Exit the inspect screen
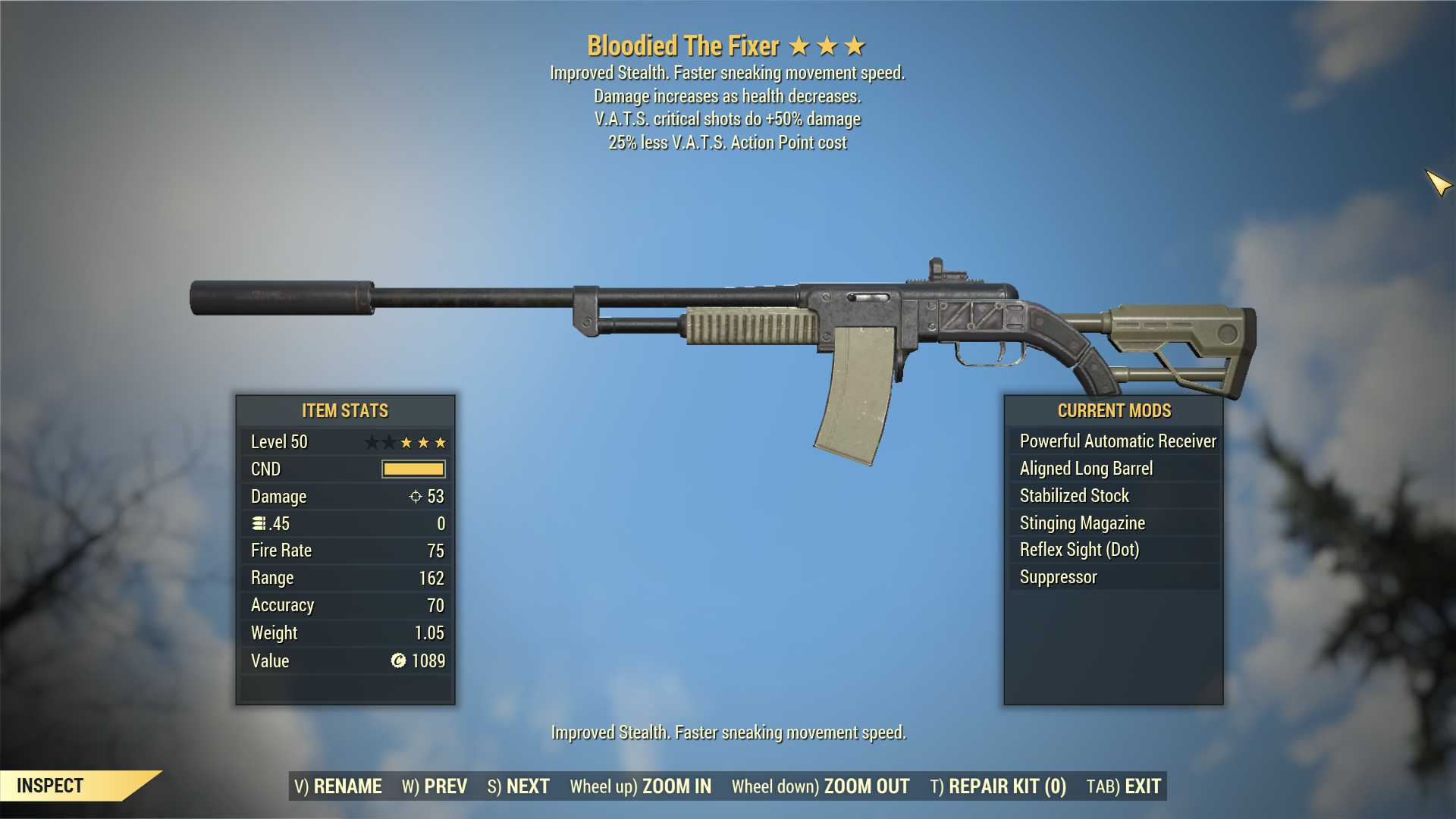The width and height of the screenshot is (1456, 819). [x=1124, y=786]
